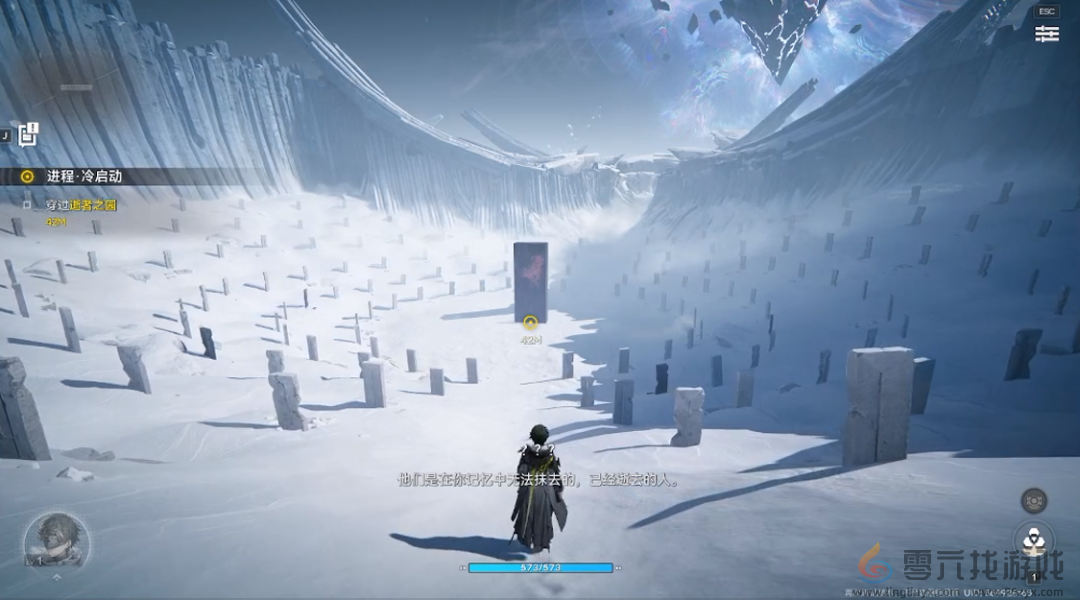Open the quest log document icon
This screenshot has width=1080, height=600.
(27, 136)
